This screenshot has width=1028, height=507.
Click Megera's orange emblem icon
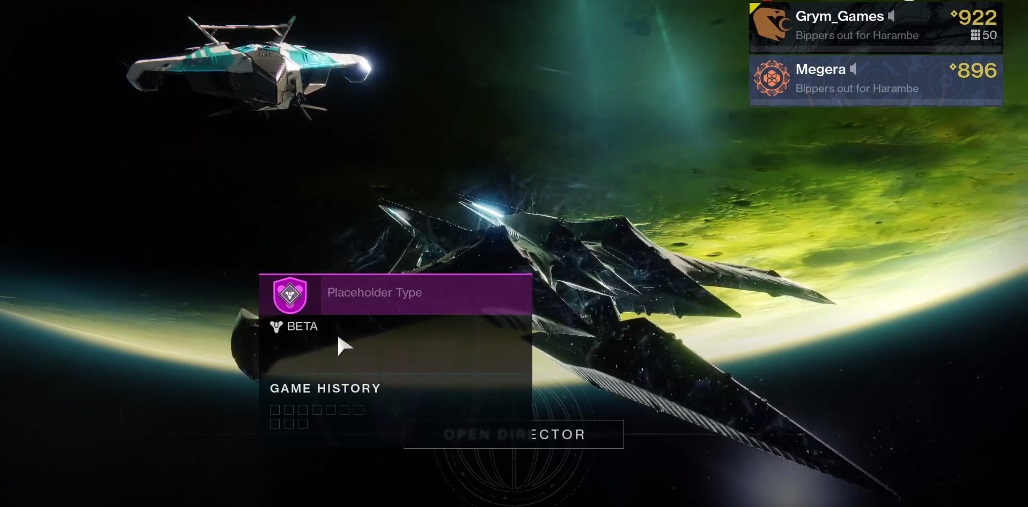tap(771, 79)
